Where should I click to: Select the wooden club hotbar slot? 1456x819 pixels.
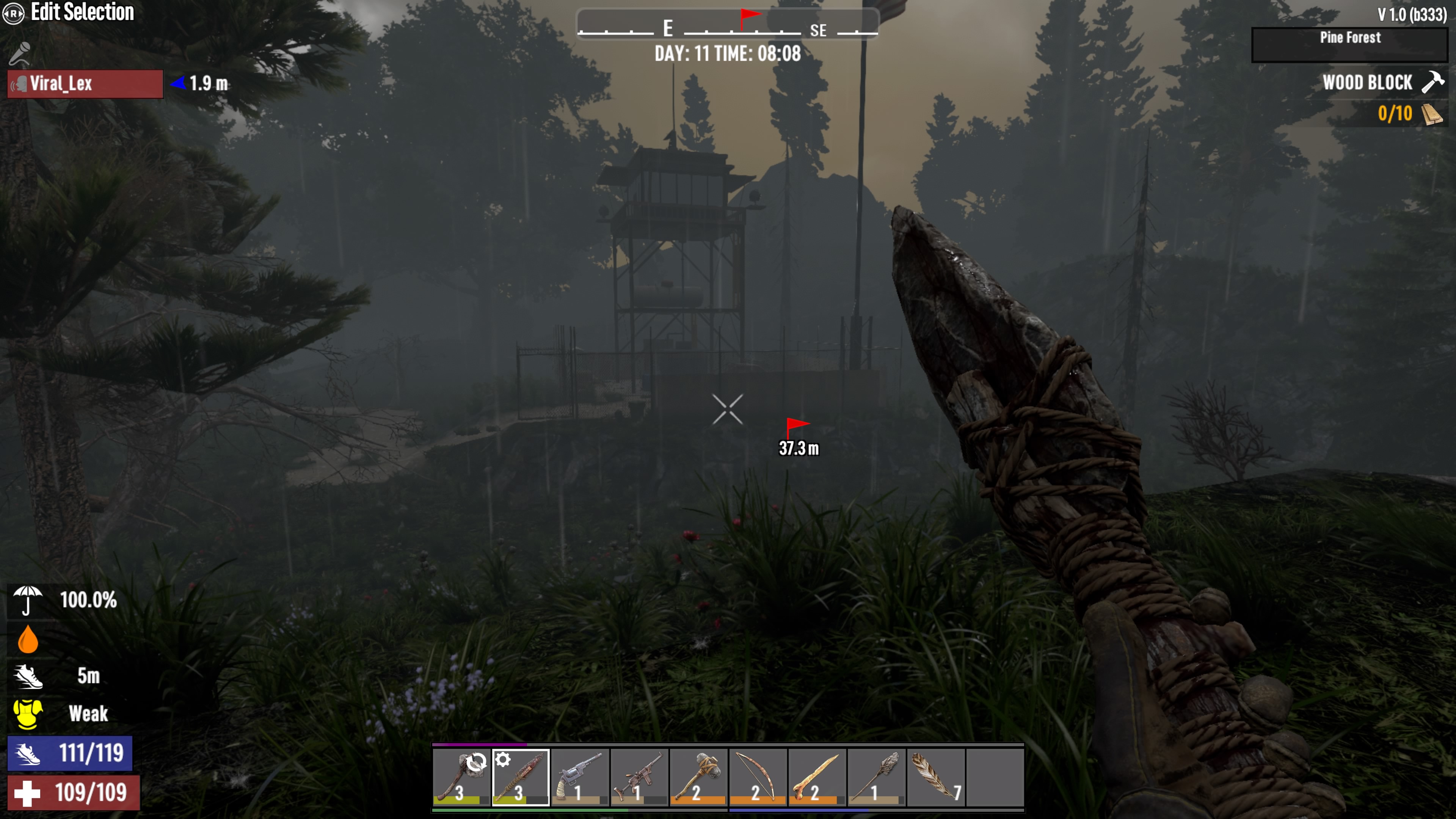(521, 777)
